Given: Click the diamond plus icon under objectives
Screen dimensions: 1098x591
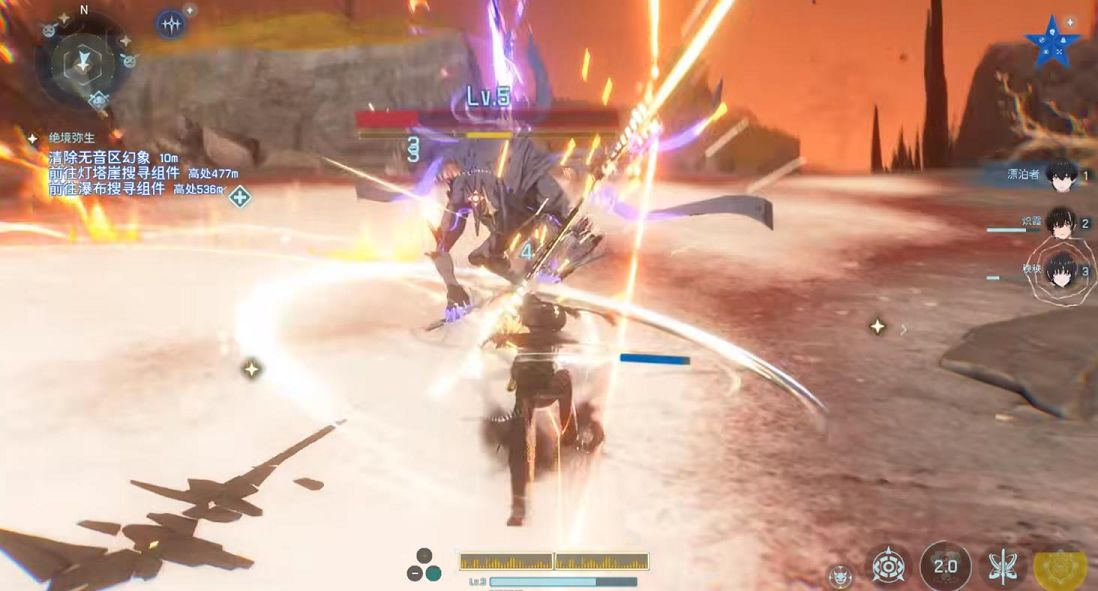Looking at the screenshot, I should click(x=239, y=197).
